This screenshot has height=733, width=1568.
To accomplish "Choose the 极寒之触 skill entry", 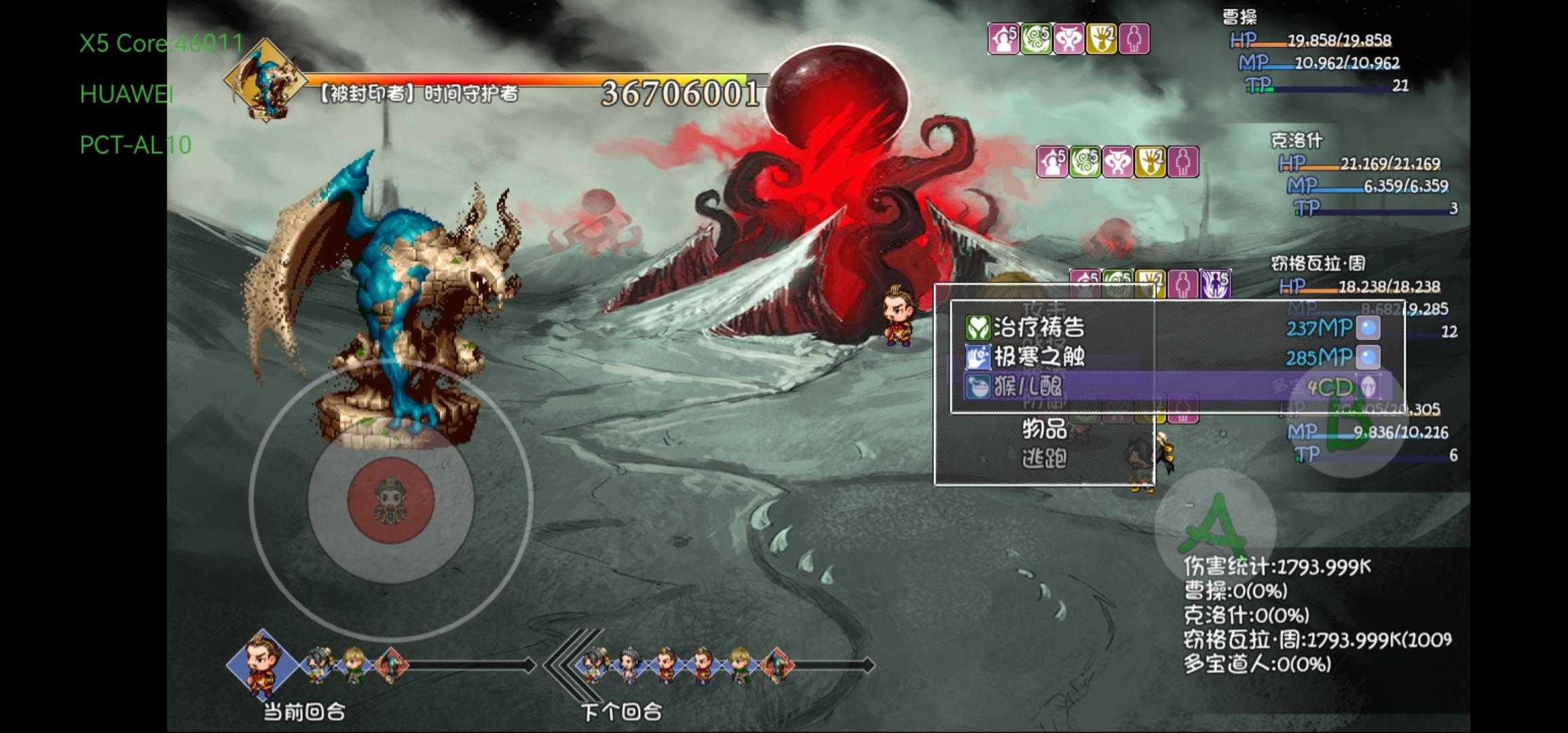I will tap(1039, 357).
